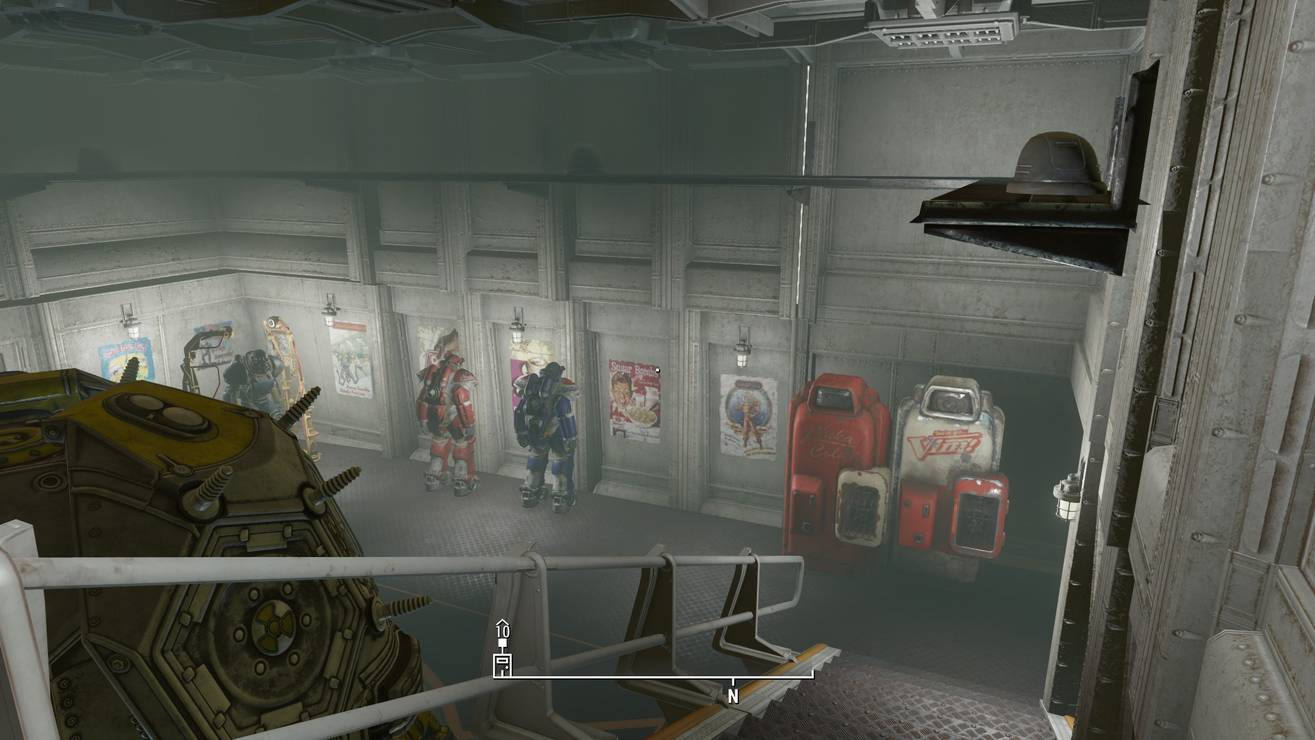Click the North indicator on the compass bar
Screen dimensions: 1315x740
click(x=733, y=695)
